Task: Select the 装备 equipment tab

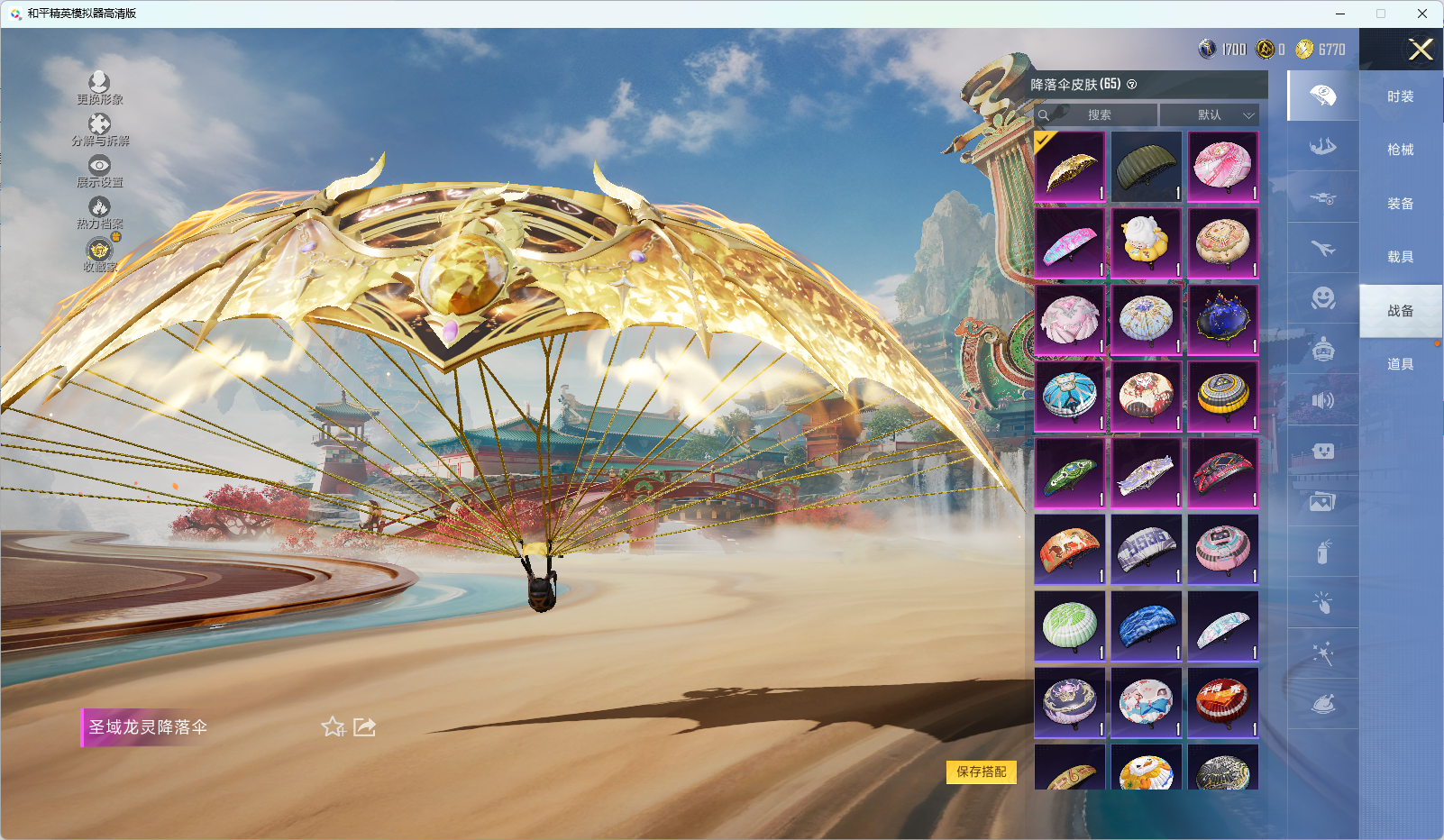Action: point(1400,204)
